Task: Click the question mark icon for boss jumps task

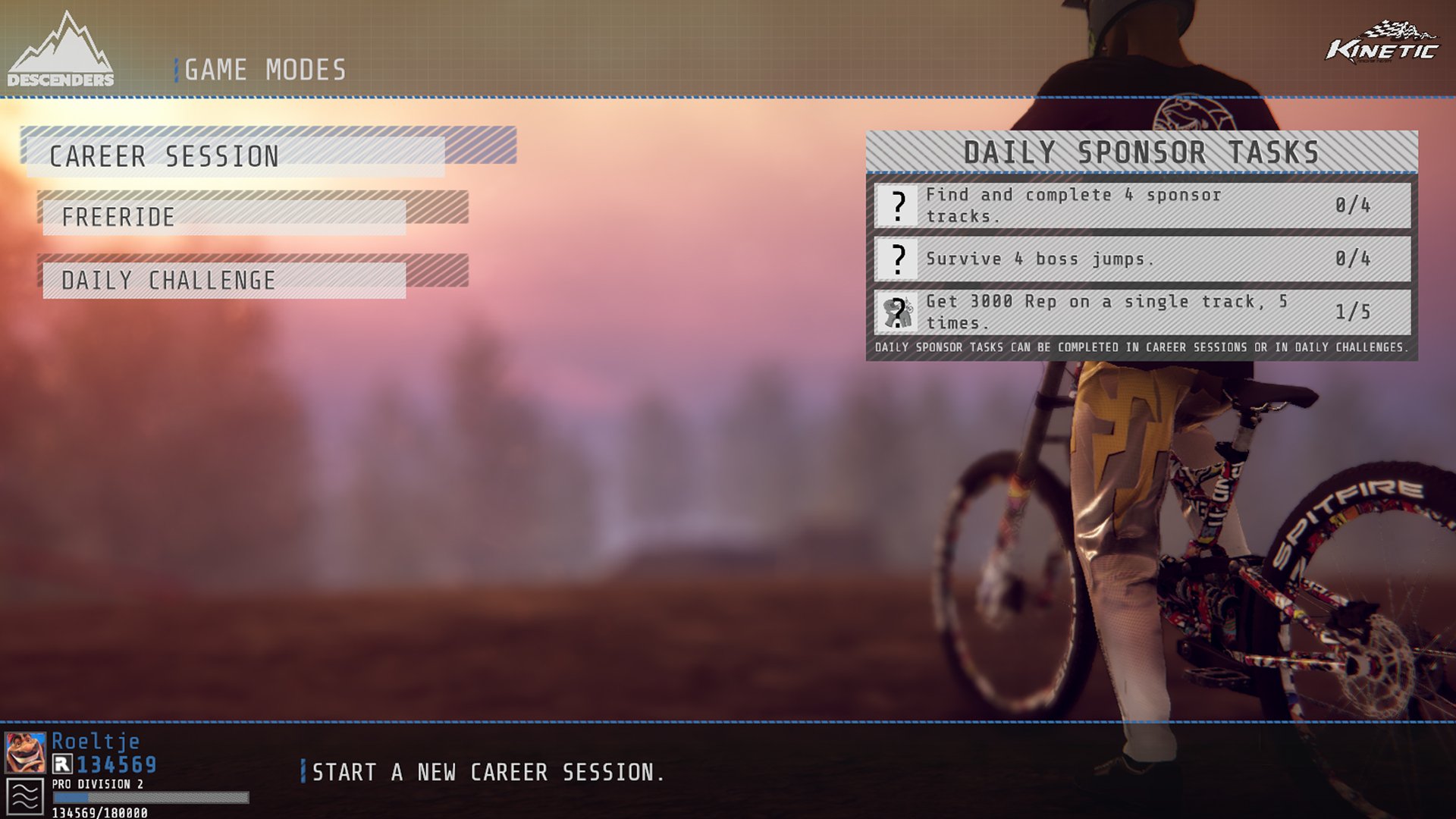Action: [899, 260]
